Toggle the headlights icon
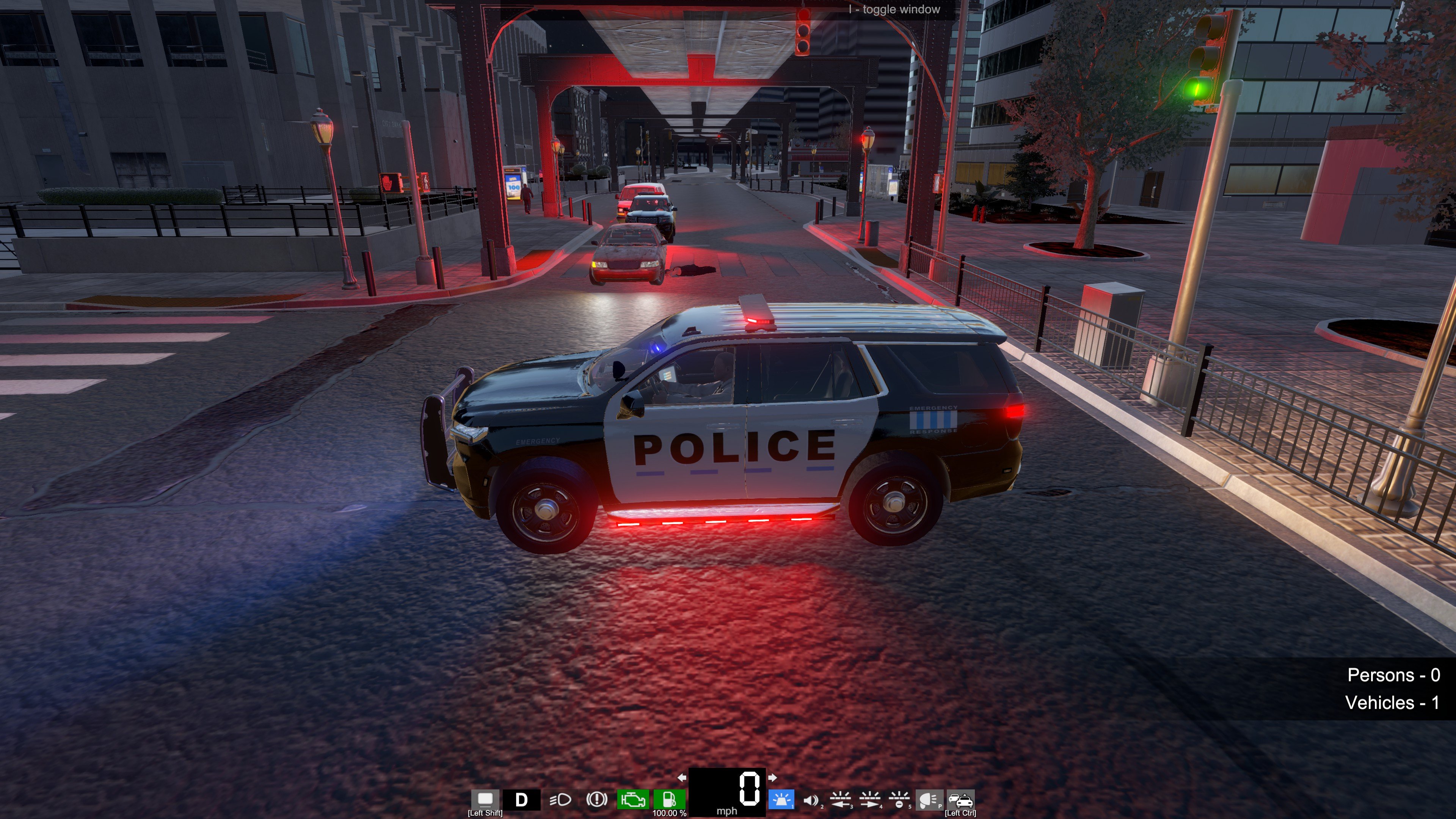Image resolution: width=1456 pixels, height=819 pixels. coord(560,800)
